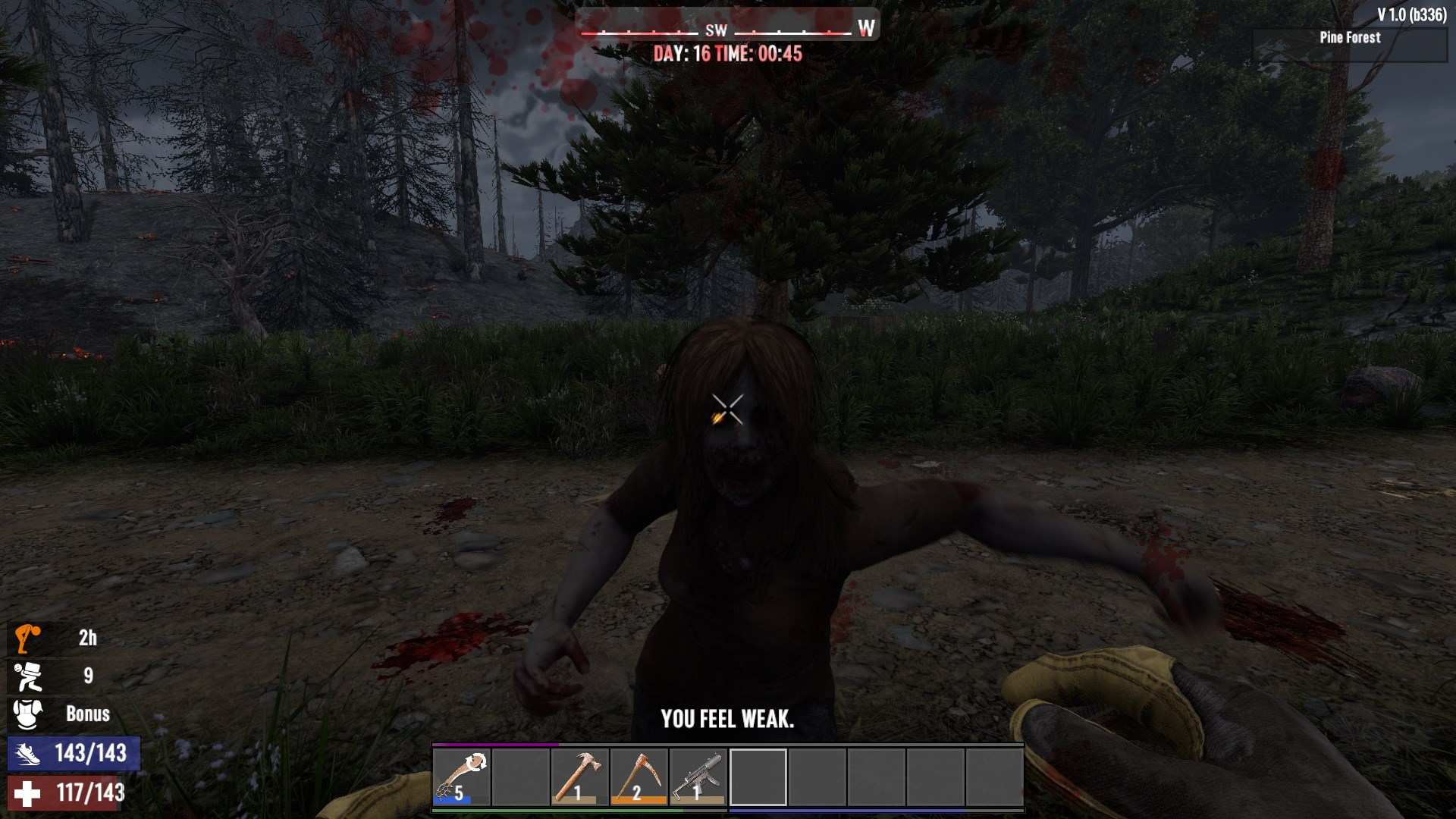The height and width of the screenshot is (819, 1456).
Task: Click the orange fatigue status icon
Action: (x=27, y=639)
